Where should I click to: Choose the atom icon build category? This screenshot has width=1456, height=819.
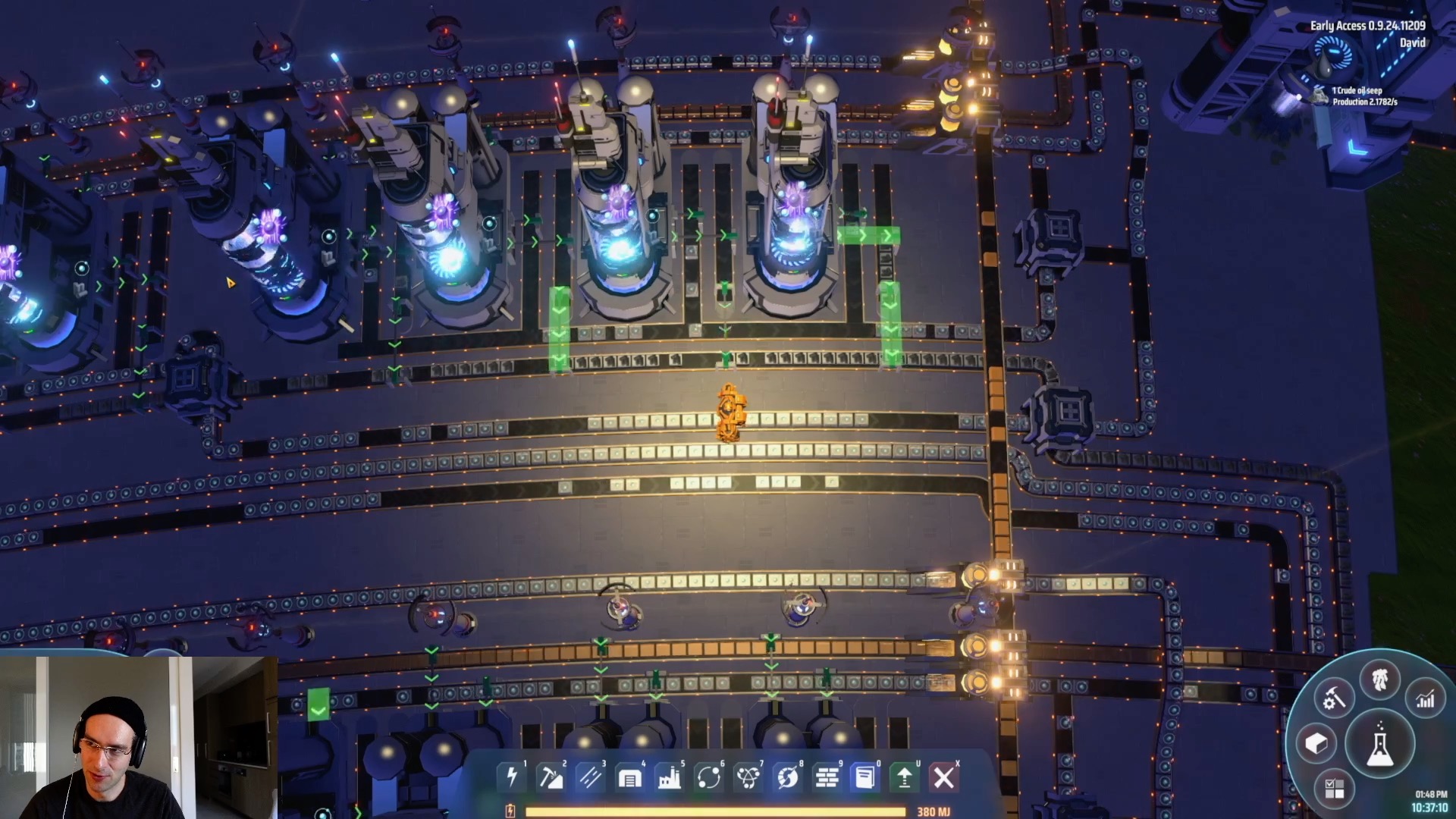point(748,777)
